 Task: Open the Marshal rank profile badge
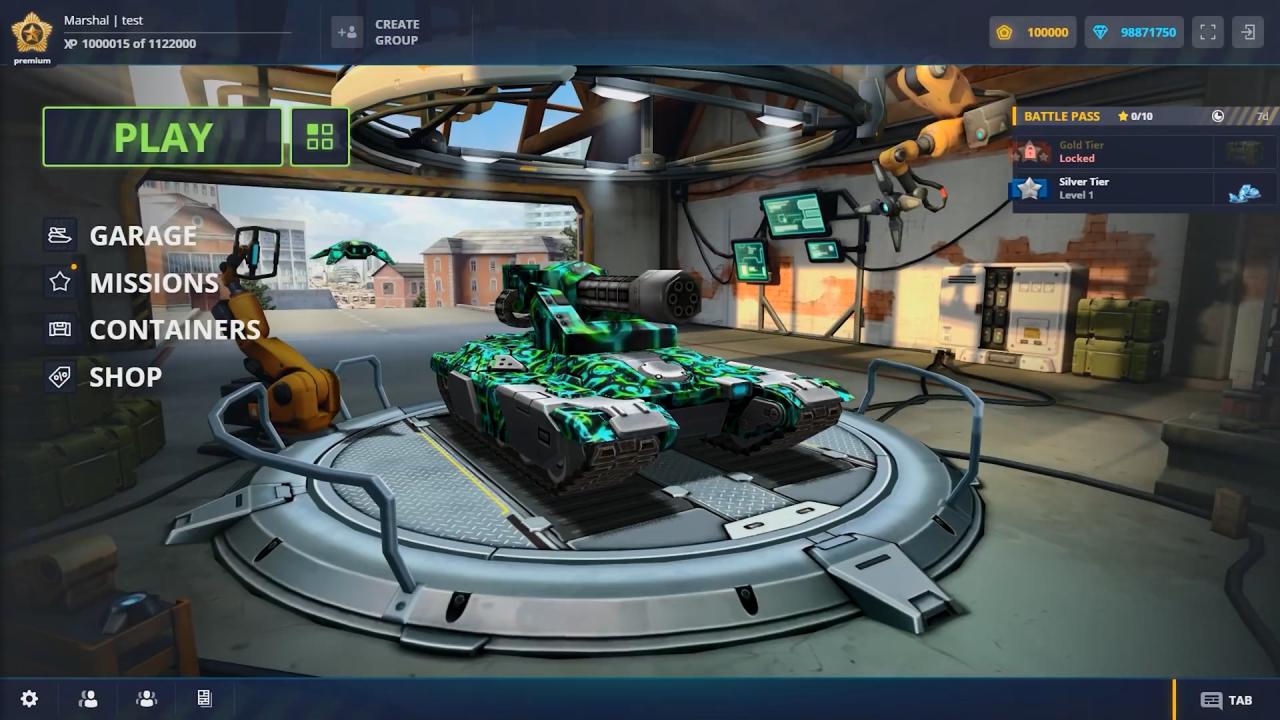(x=32, y=34)
